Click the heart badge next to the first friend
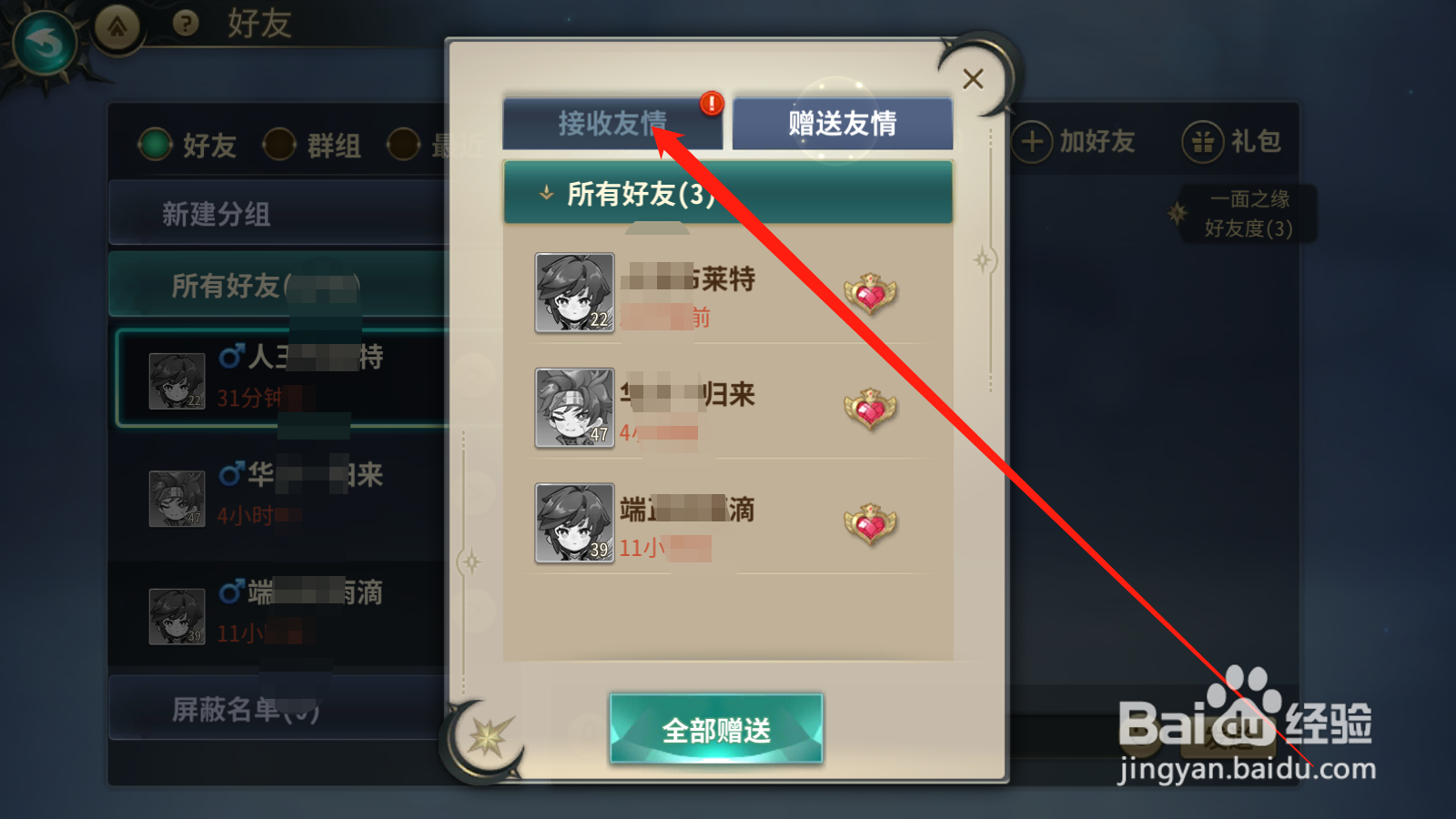The width and height of the screenshot is (1456, 819). click(x=871, y=295)
